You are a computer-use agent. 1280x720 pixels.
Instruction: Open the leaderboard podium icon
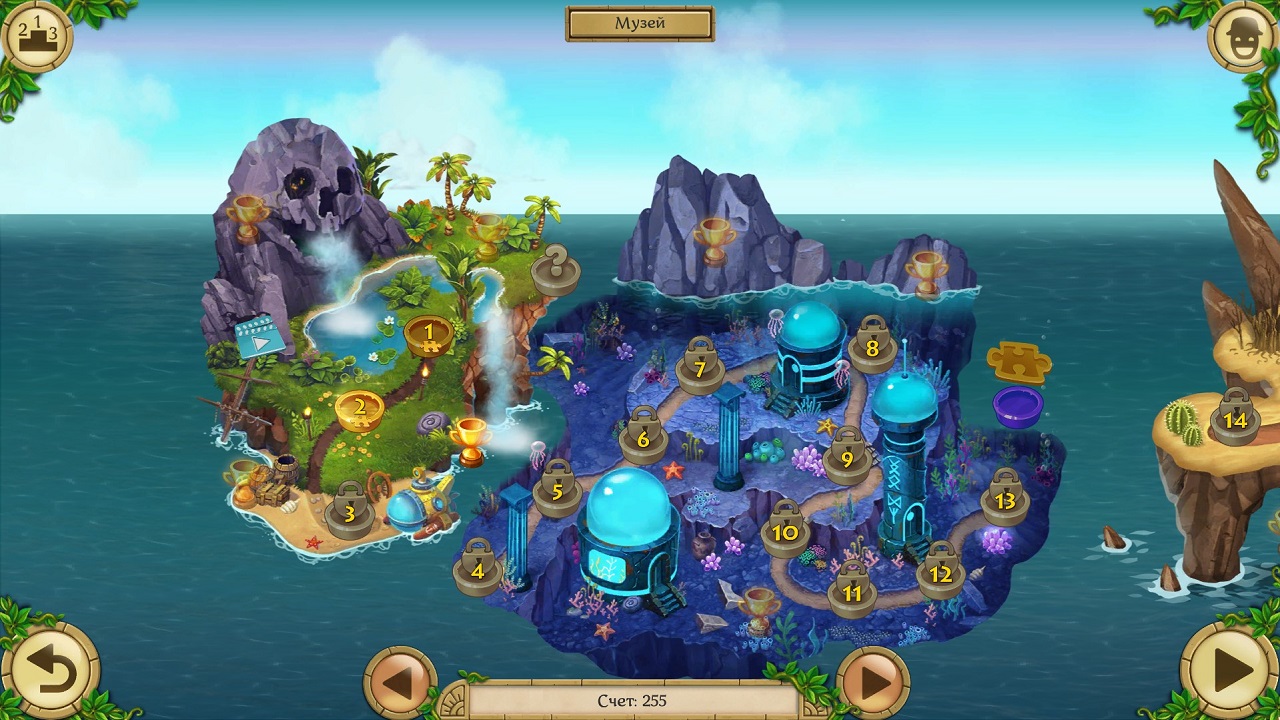pos(37,37)
